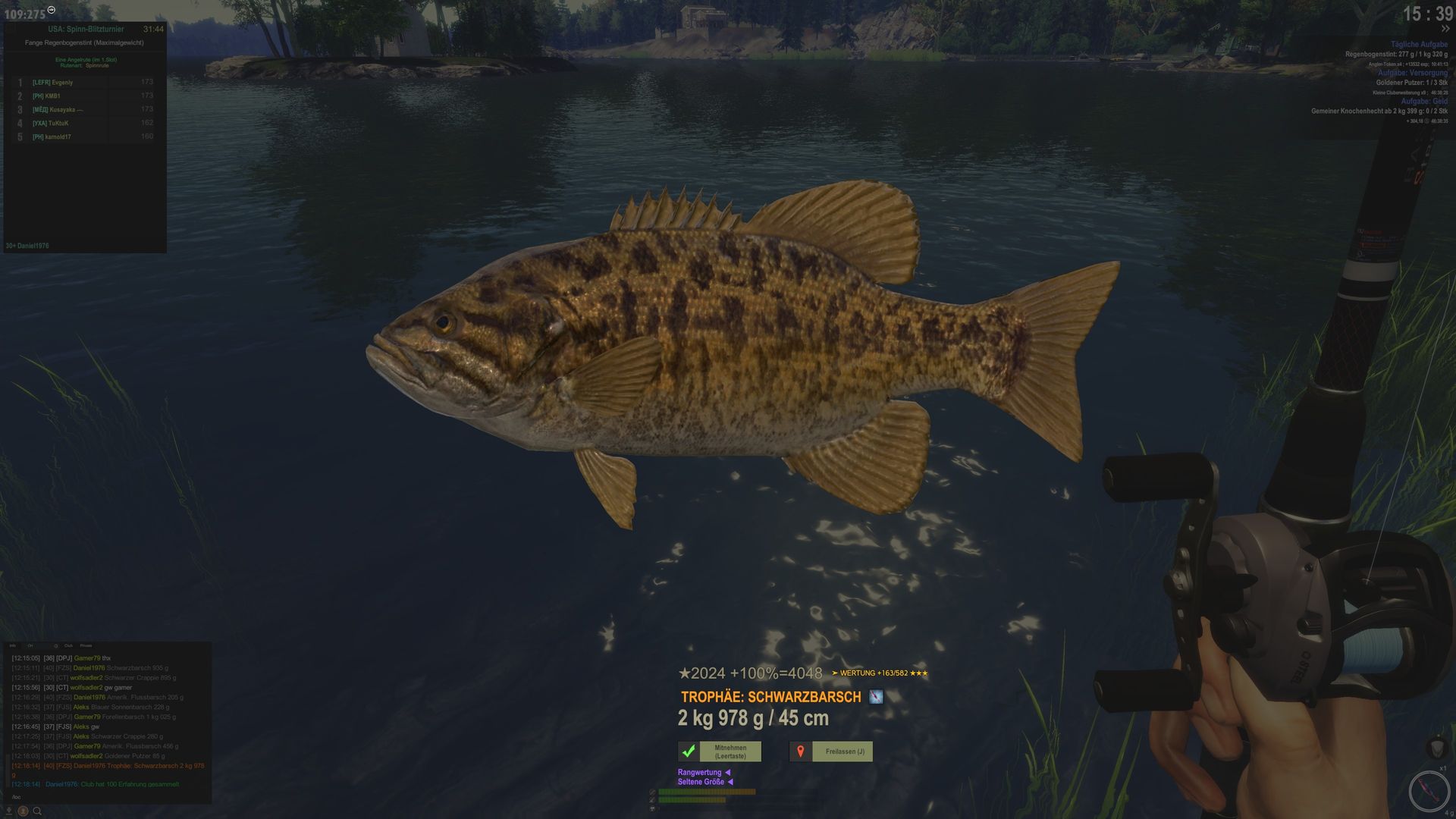This screenshot has height=819, width=1456.
Task: Click the compass in the bottom-right corner
Action: point(1428,791)
